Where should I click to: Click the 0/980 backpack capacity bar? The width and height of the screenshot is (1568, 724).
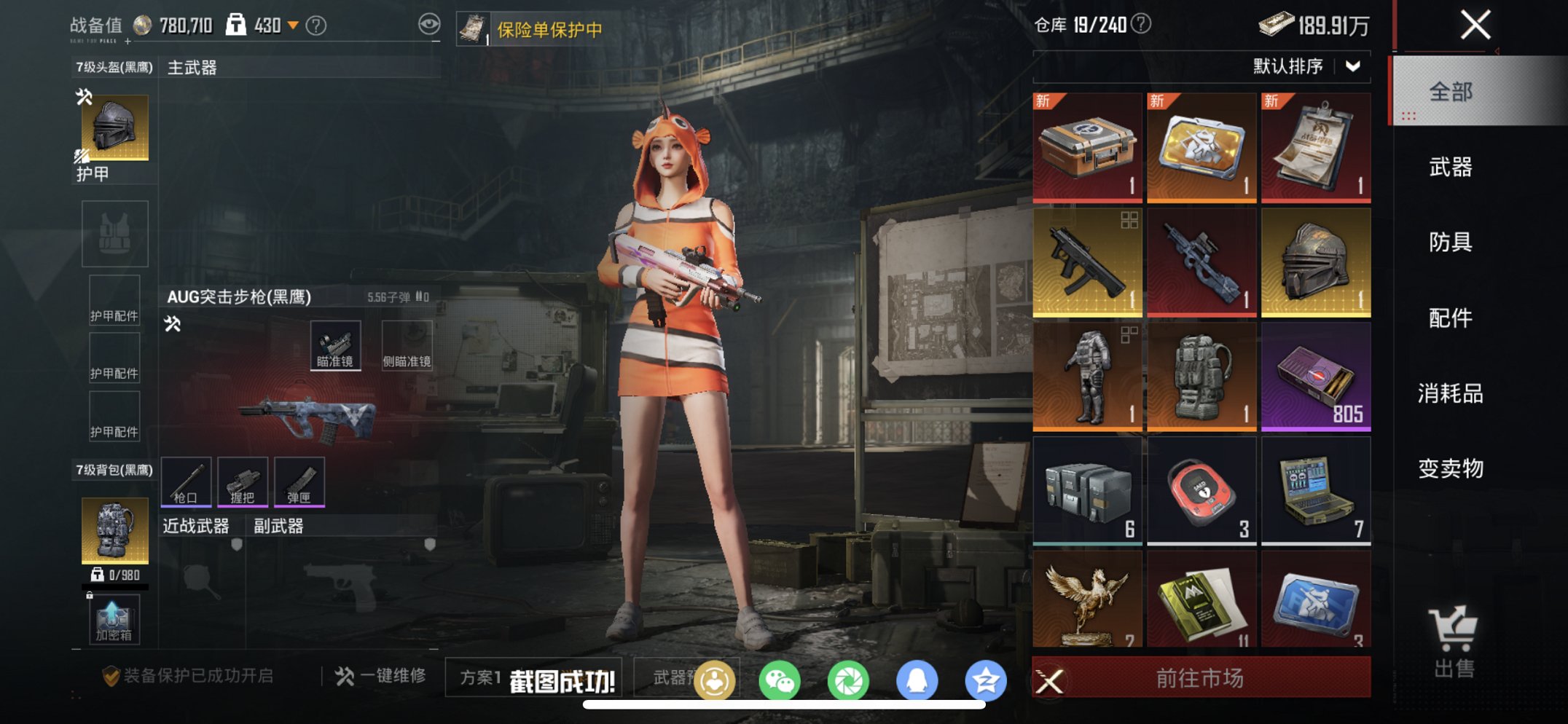tap(117, 575)
